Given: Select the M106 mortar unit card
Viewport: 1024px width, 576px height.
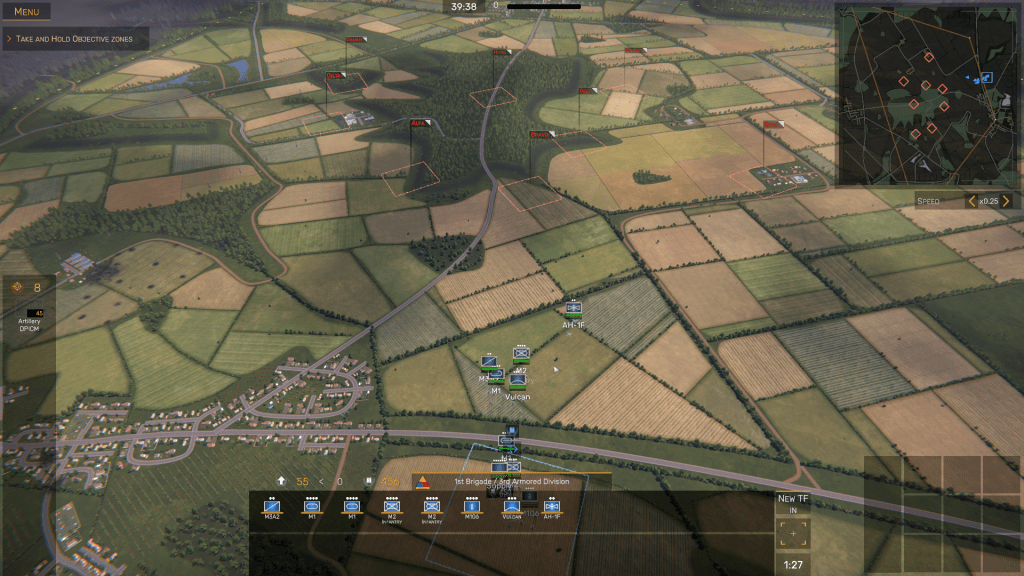Looking at the screenshot, I should 472,507.
